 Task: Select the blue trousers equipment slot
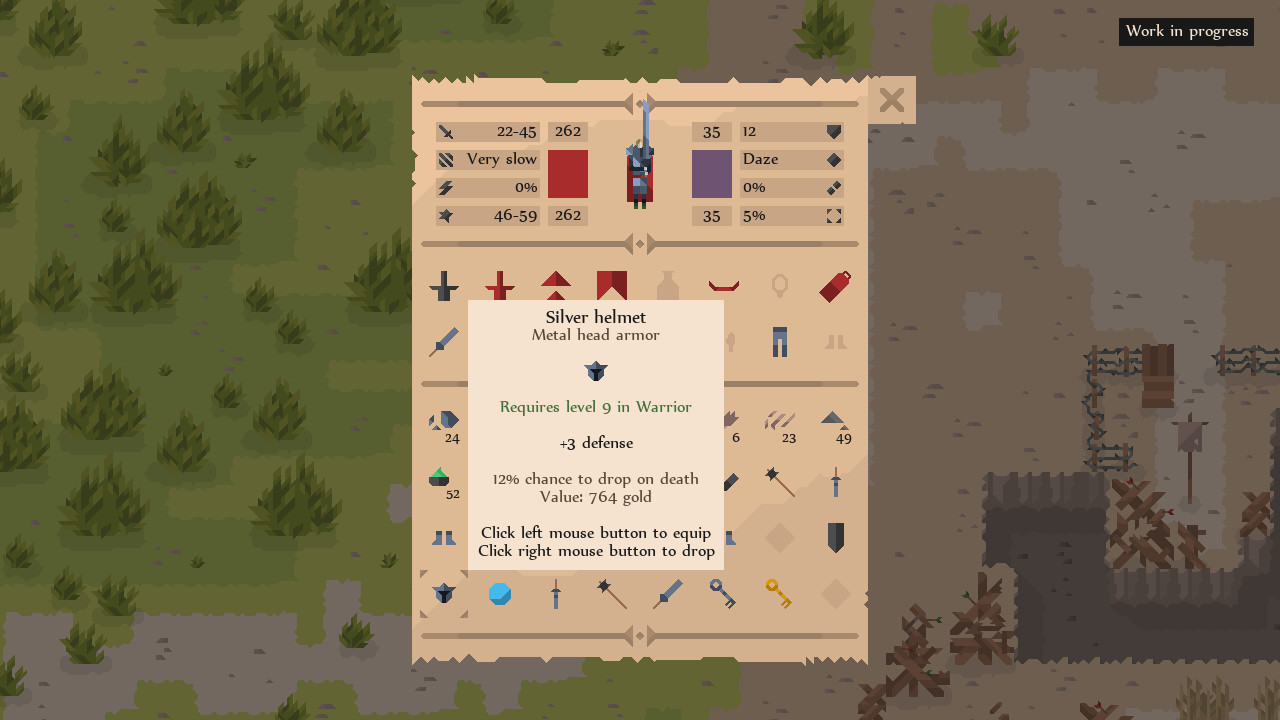[780, 341]
